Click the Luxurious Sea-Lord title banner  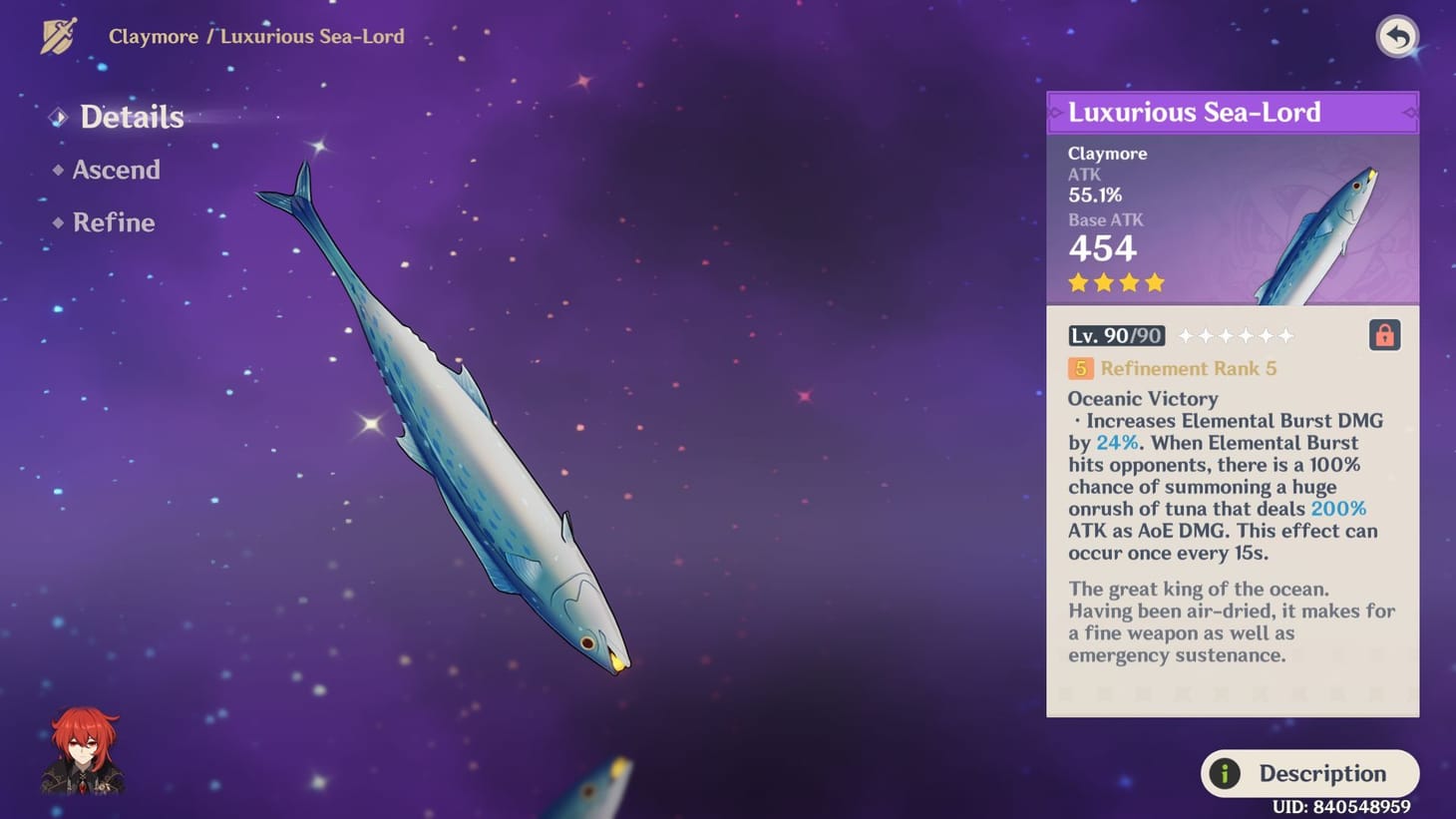point(1195,112)
